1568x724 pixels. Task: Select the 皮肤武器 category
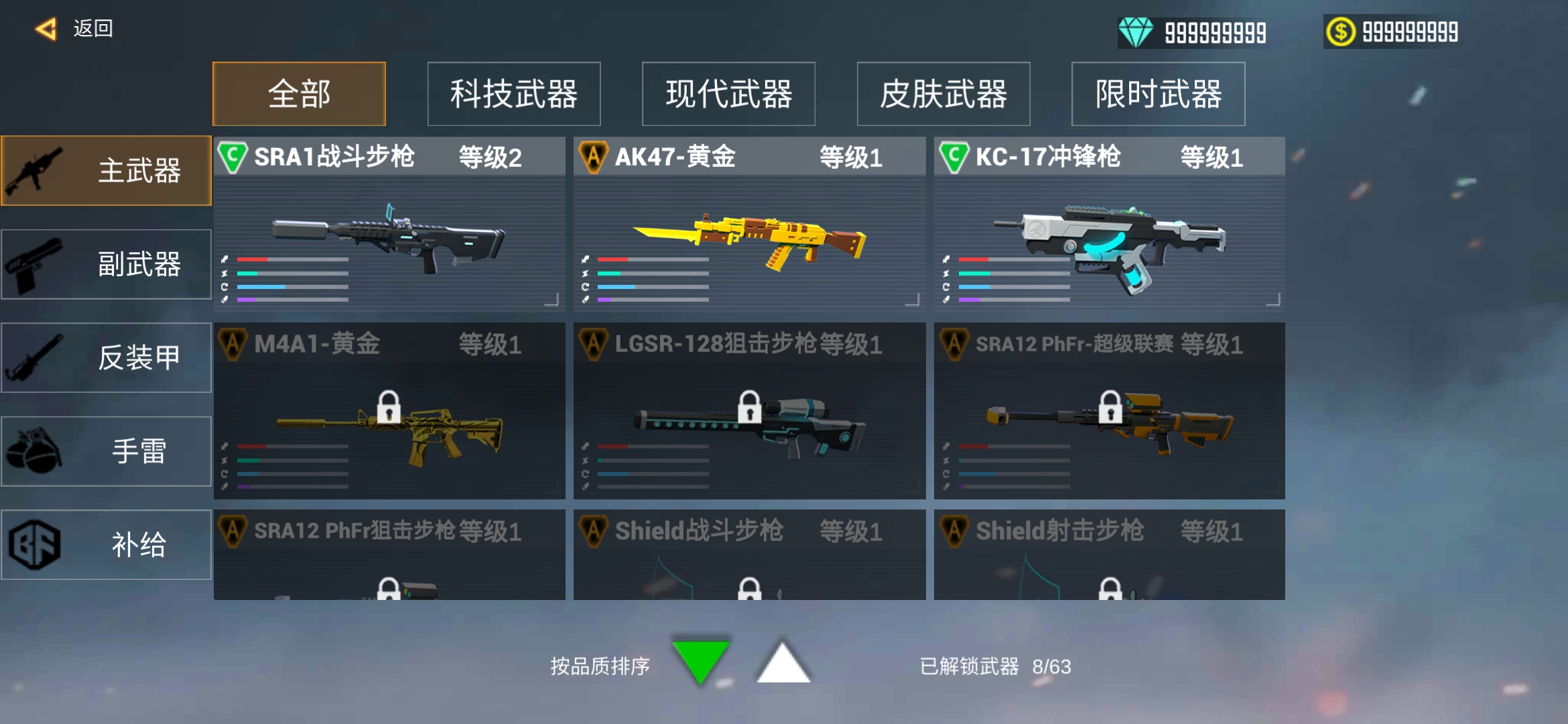point(943,94)
